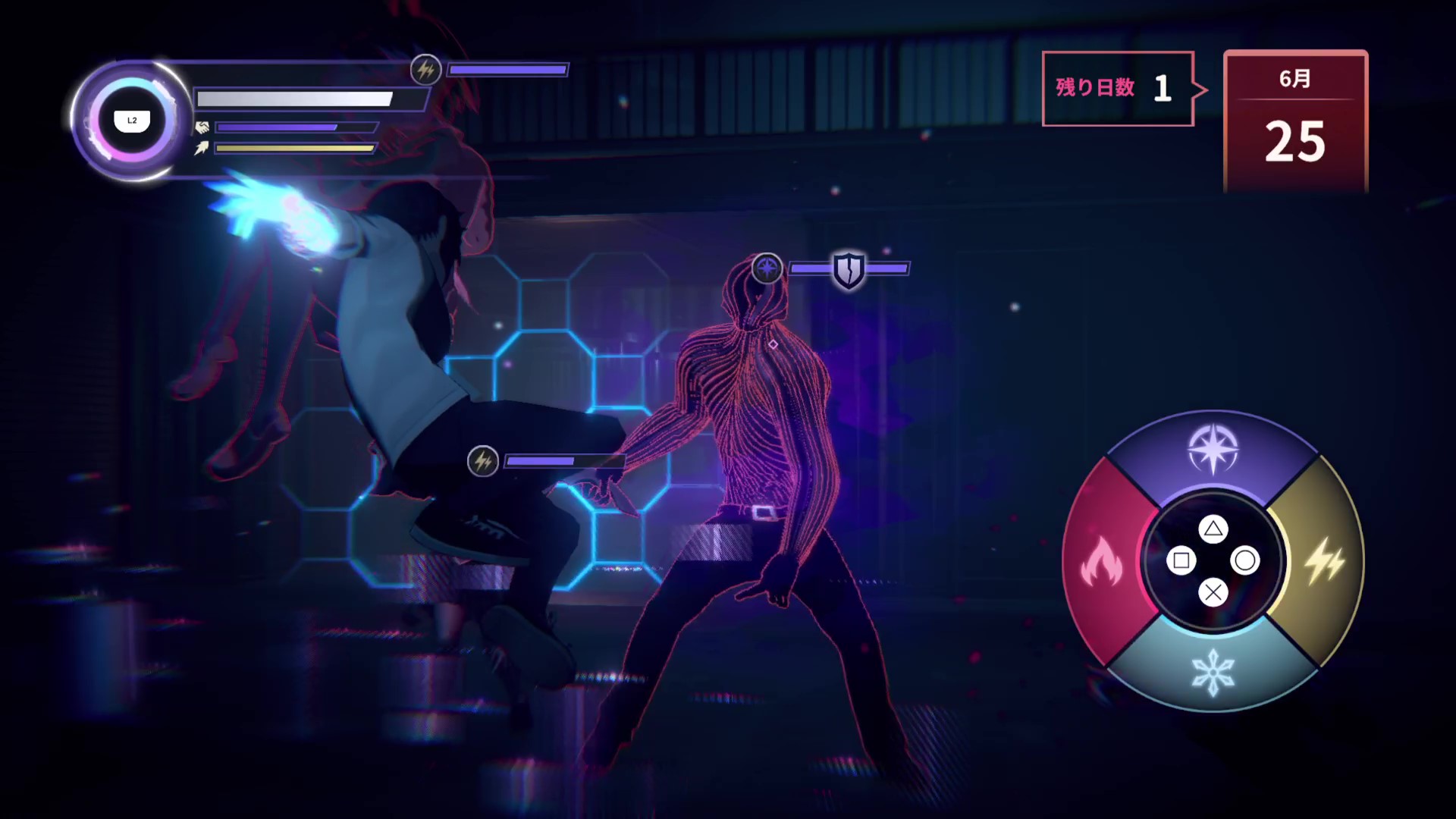1456x819 pixels.
Task: Click the June 25 calendar panel
Action: (x=1295, y=121)
